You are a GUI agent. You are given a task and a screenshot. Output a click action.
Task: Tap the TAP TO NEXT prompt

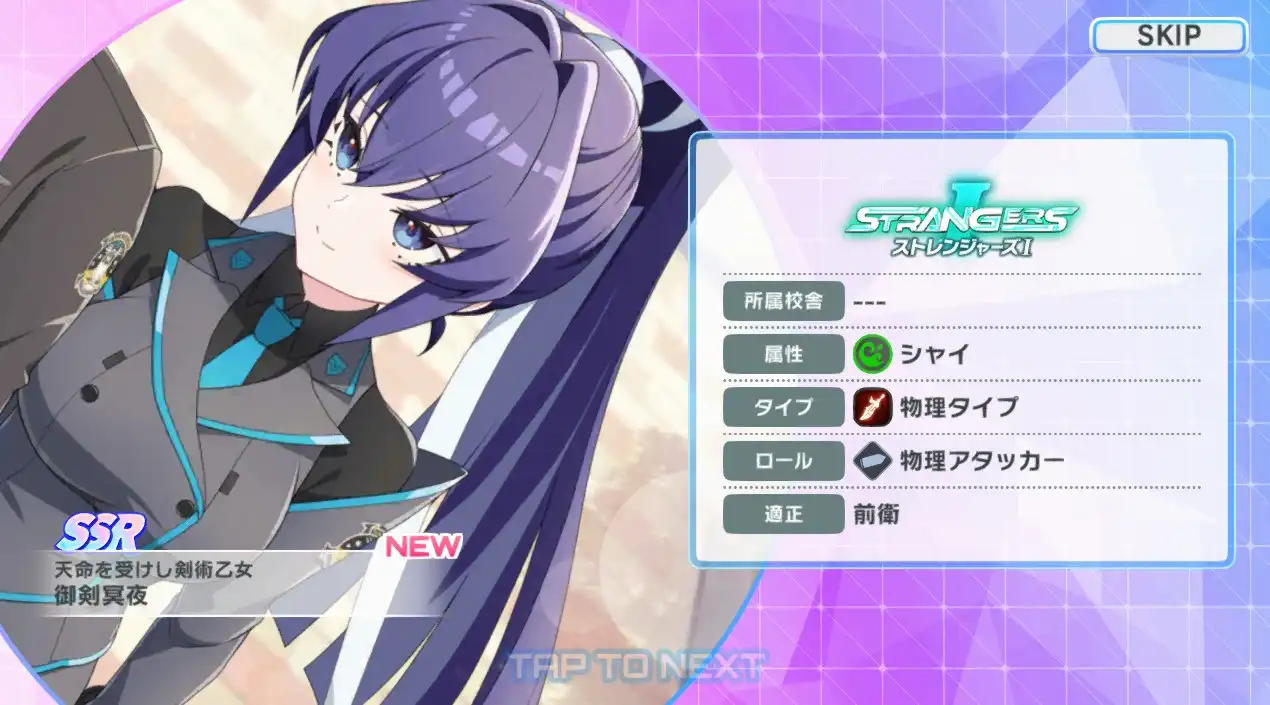(638, 665)
